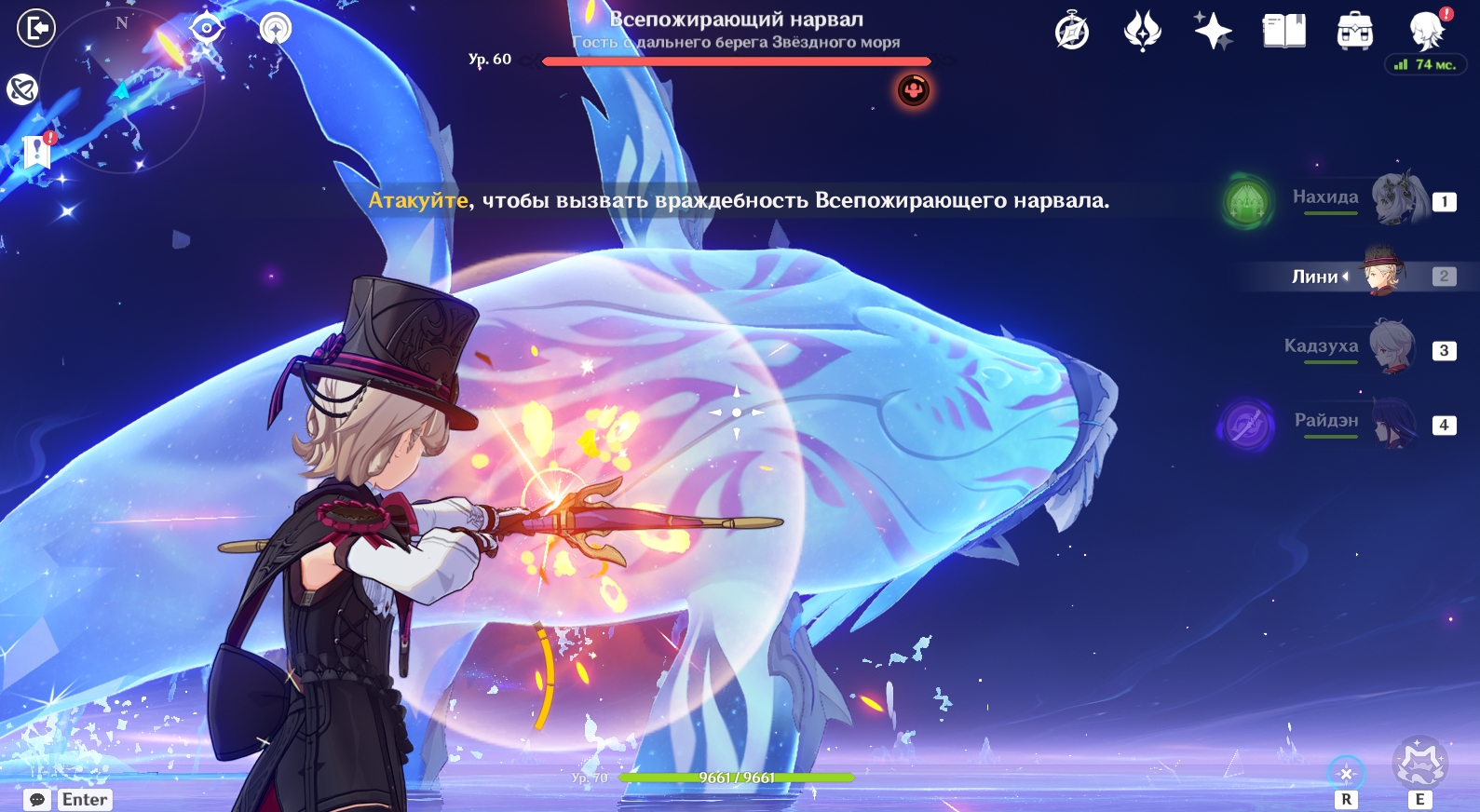Click the red enemy status icon under boss bar

914,90
